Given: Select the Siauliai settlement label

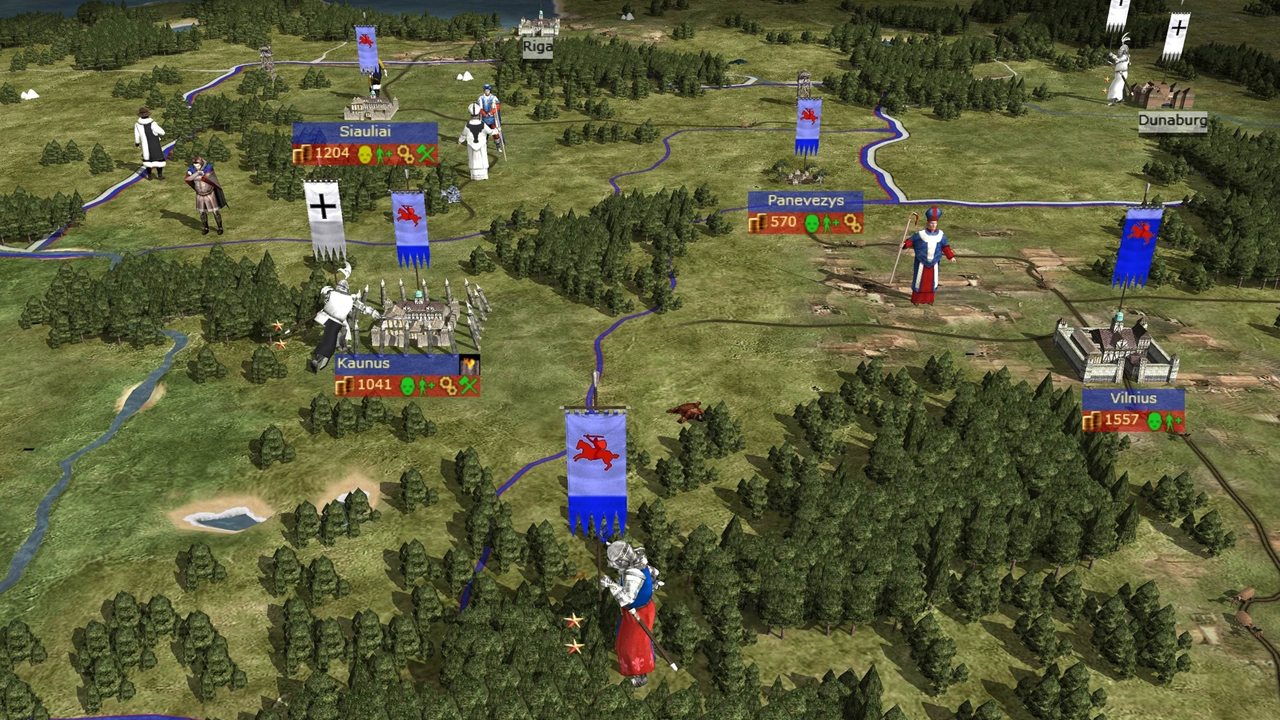Looking at the screenshot, I should [365, 132].
